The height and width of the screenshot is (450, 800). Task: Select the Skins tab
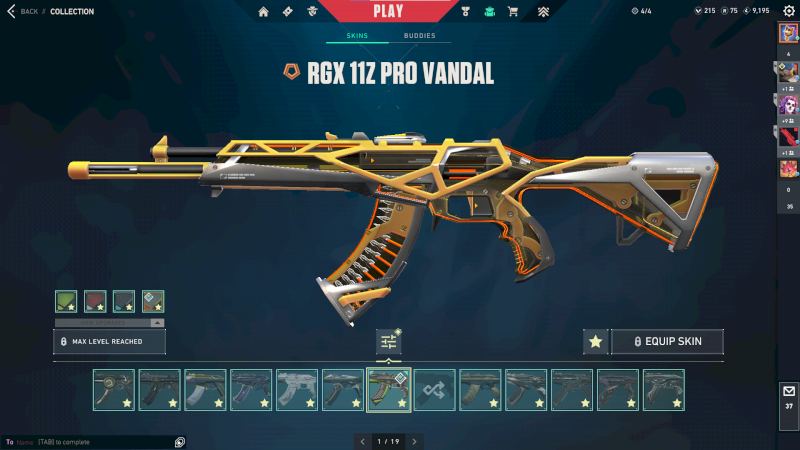[357, 36]
